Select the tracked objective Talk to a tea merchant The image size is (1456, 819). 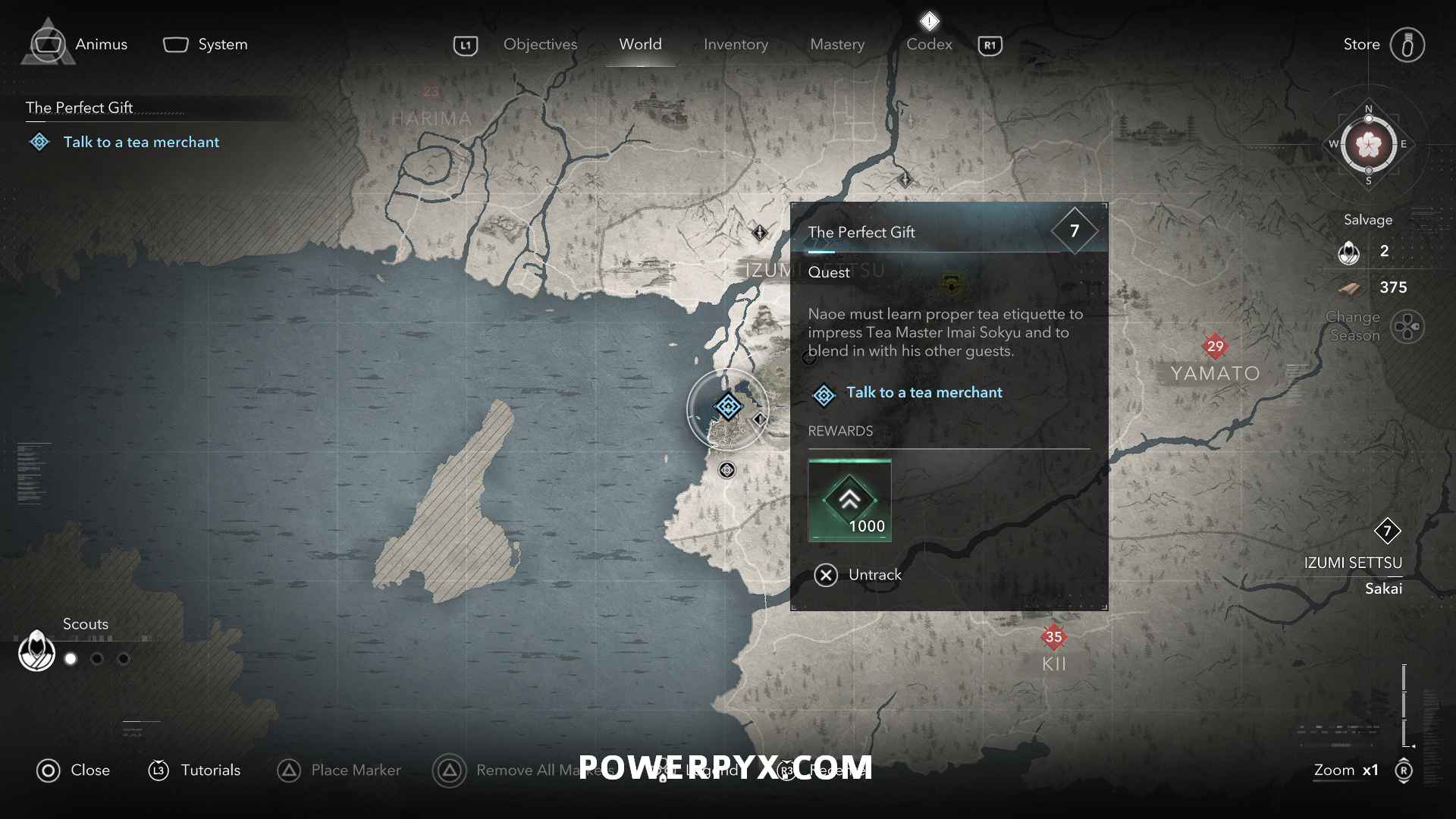141,143
